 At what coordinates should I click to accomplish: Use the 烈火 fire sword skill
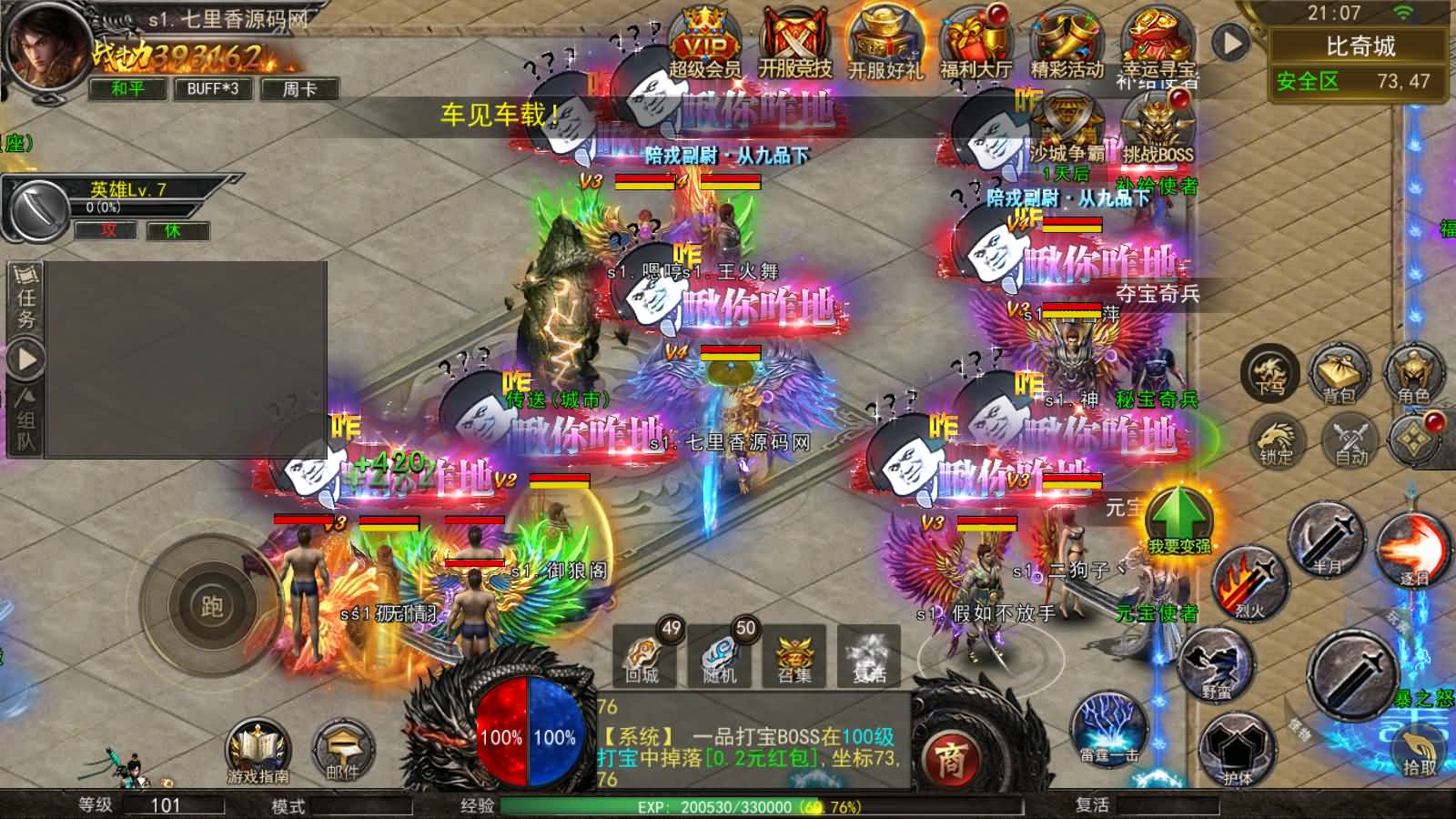(1251, 582)
